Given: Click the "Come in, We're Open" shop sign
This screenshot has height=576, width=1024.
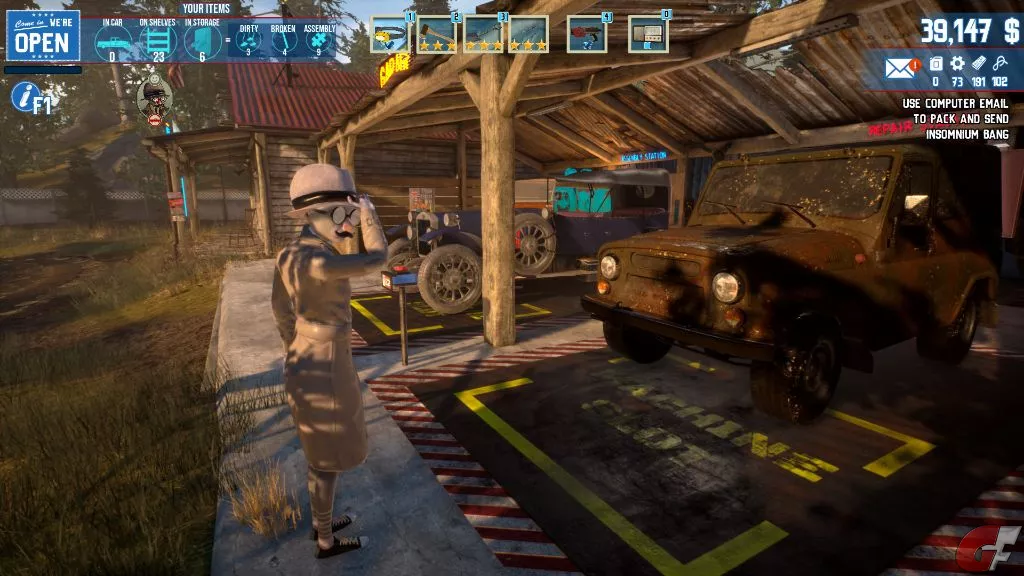Looking at the screenshot, I should (x=43, y=37).
